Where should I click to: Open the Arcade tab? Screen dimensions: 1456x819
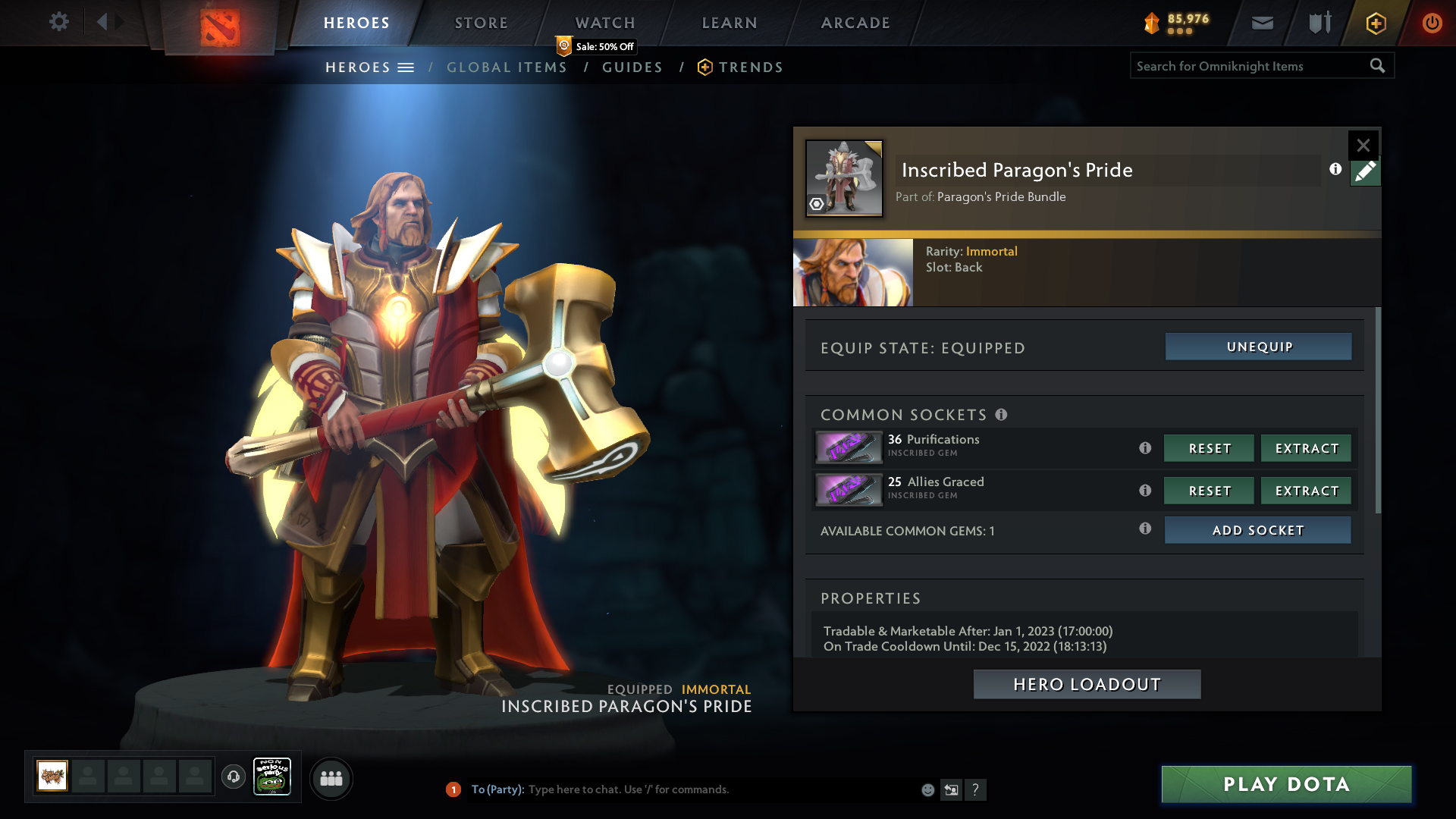click(855, 23)
